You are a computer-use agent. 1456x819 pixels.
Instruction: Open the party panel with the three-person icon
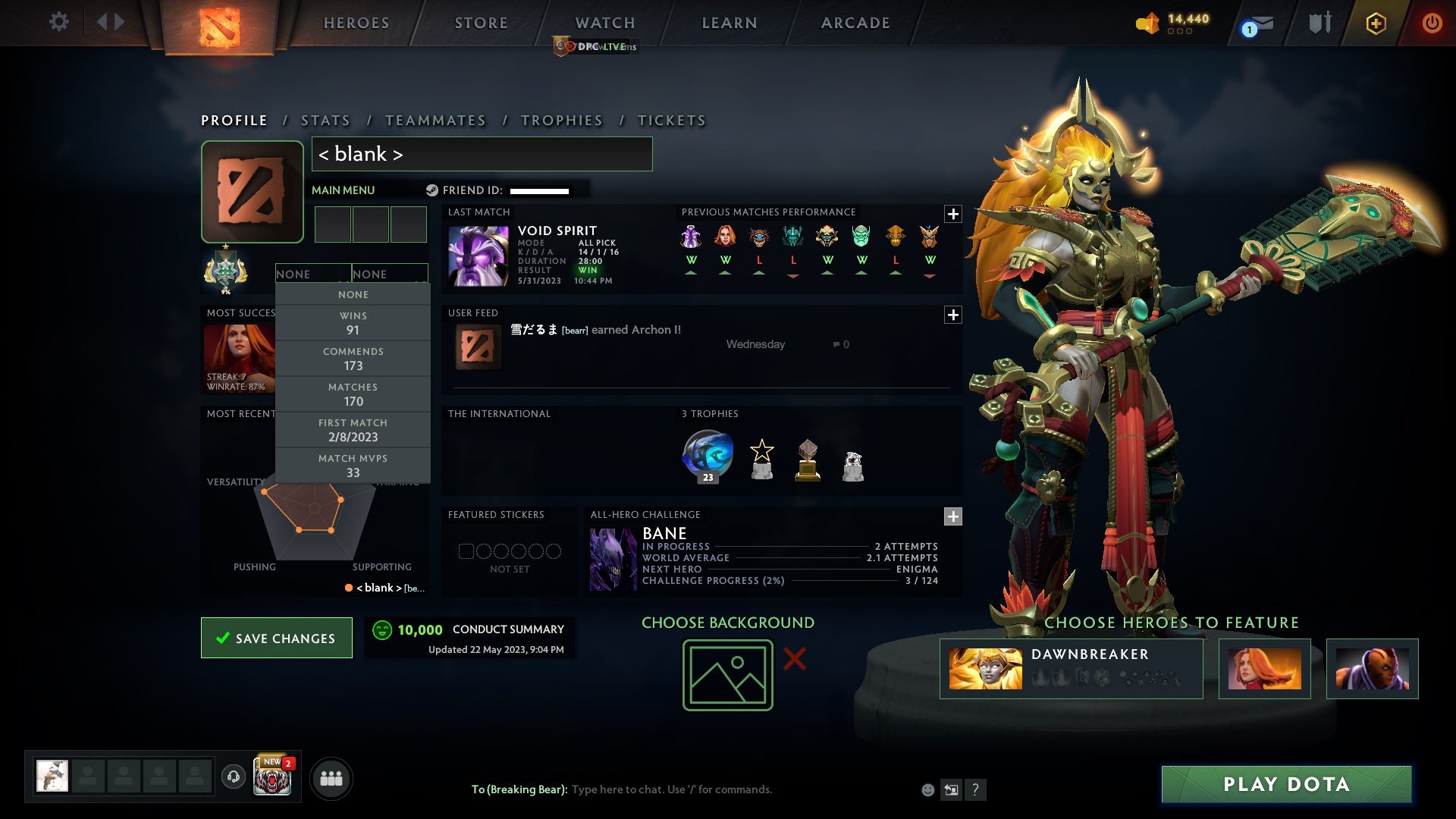[x=331, y=778]
